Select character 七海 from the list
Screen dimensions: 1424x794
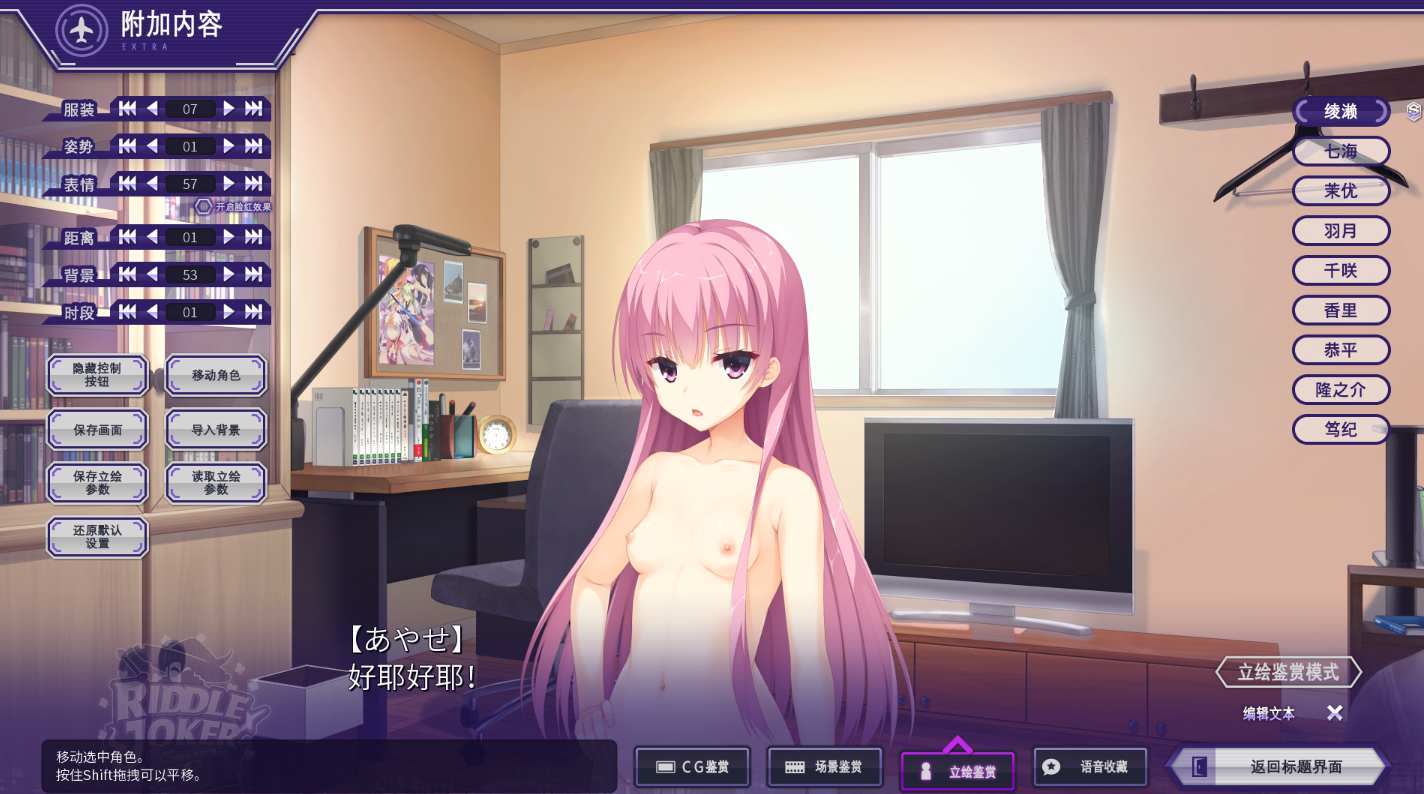pyautogui.click(x=1341, y=151)
